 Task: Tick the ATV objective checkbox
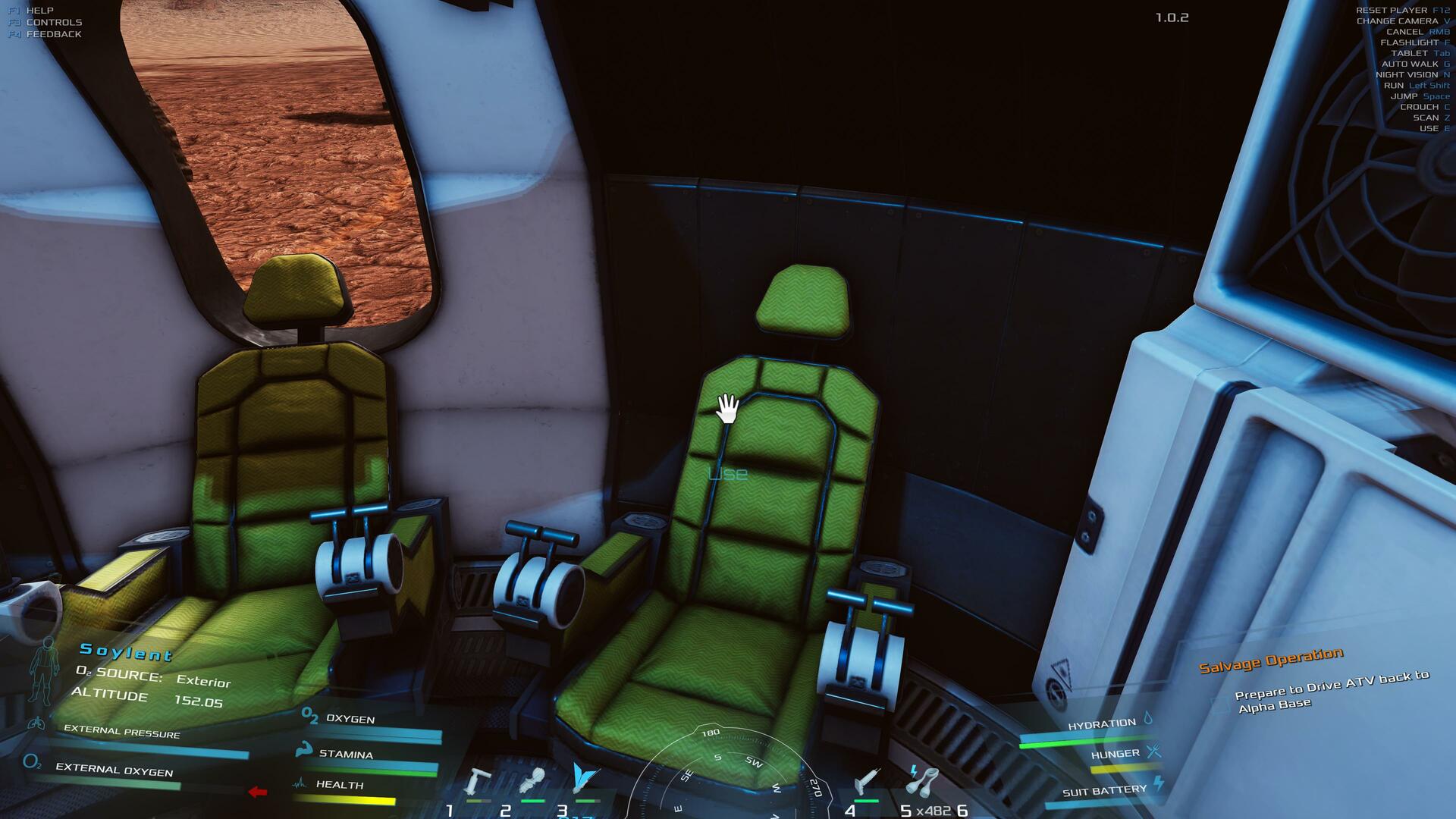click(x=1220, y=706)
